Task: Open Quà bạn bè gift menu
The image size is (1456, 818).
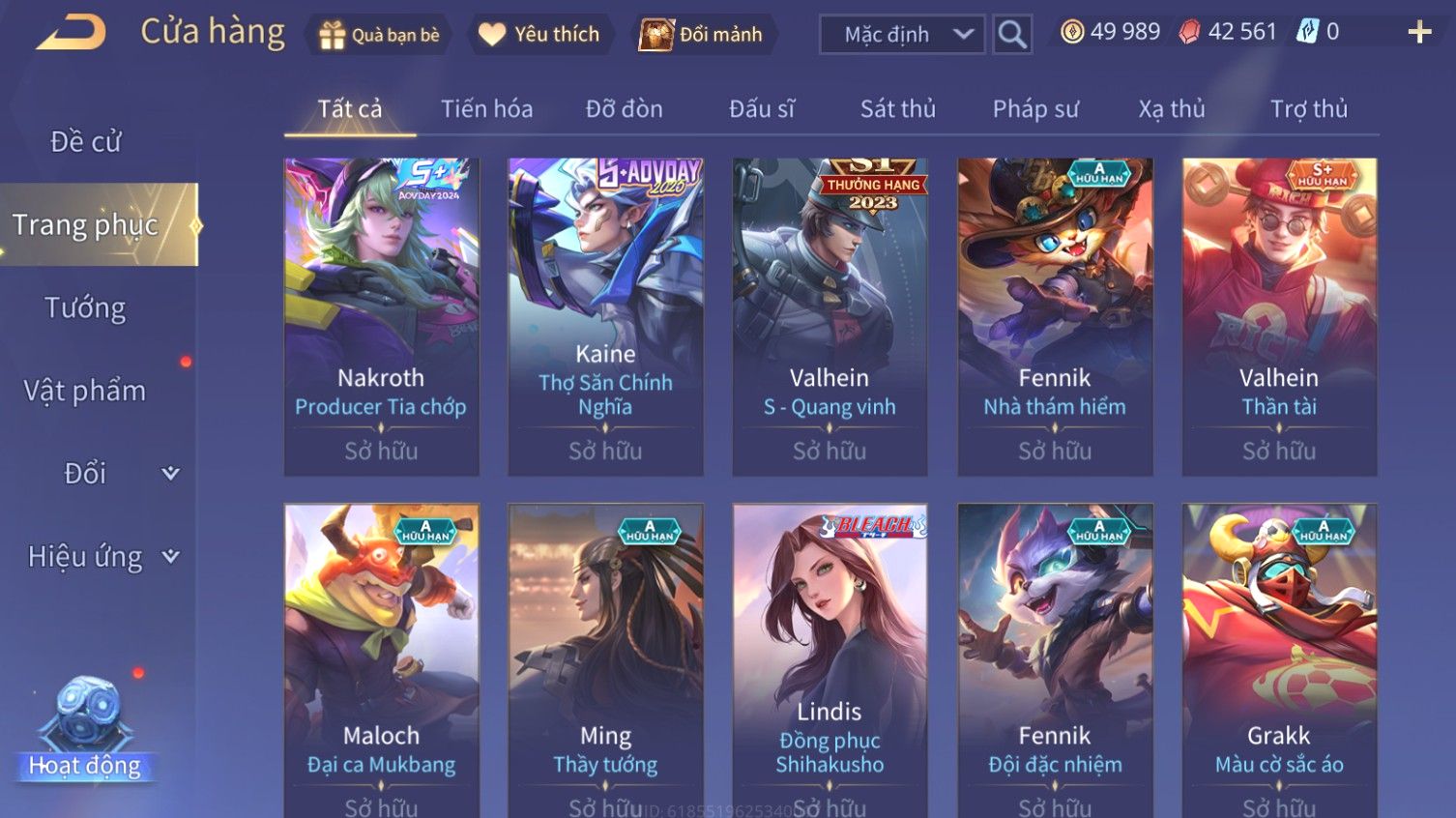Action: pos(379,35)
